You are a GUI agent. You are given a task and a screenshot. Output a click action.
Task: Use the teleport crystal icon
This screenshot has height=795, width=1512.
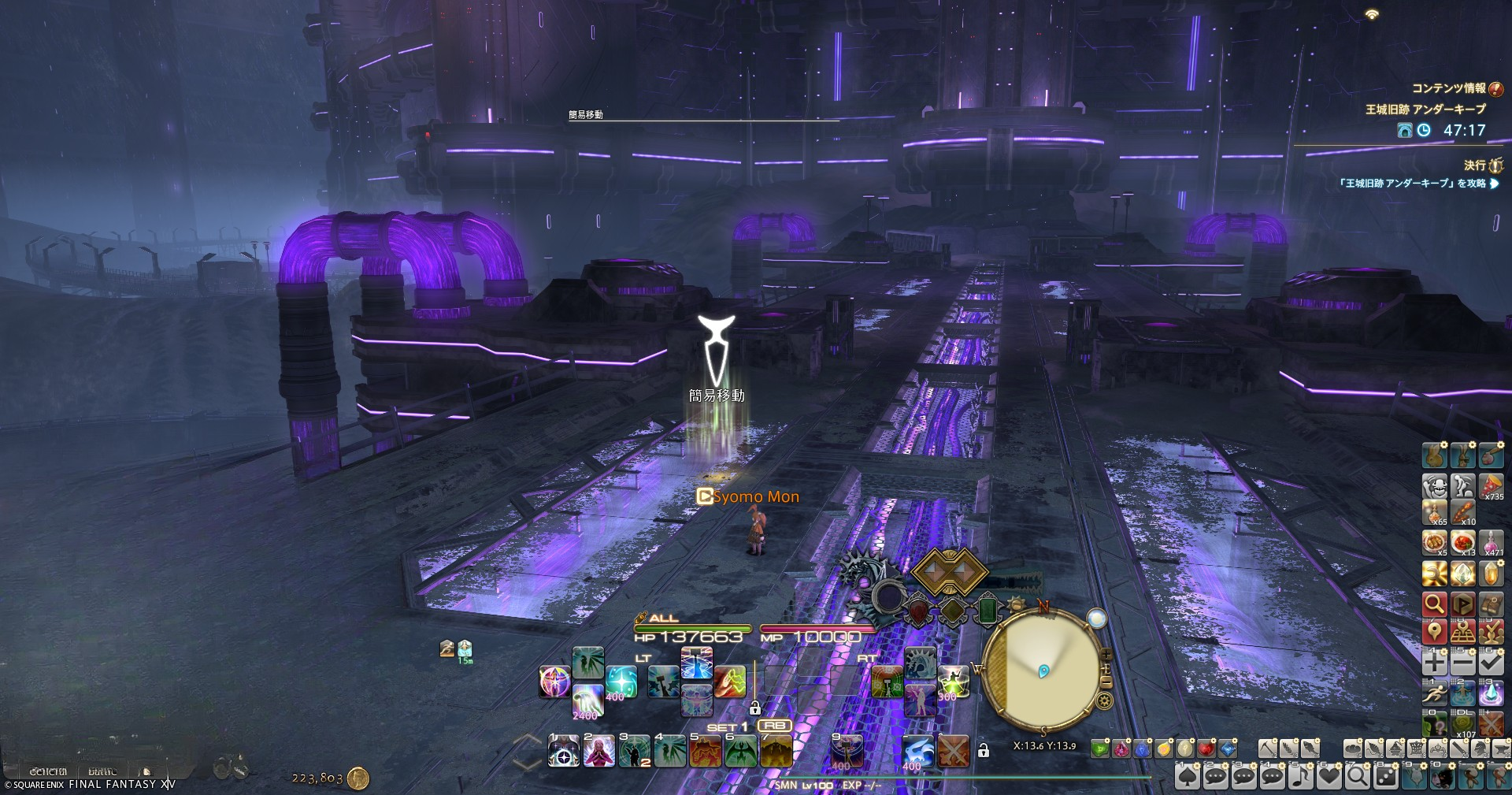coord(1491,693)
